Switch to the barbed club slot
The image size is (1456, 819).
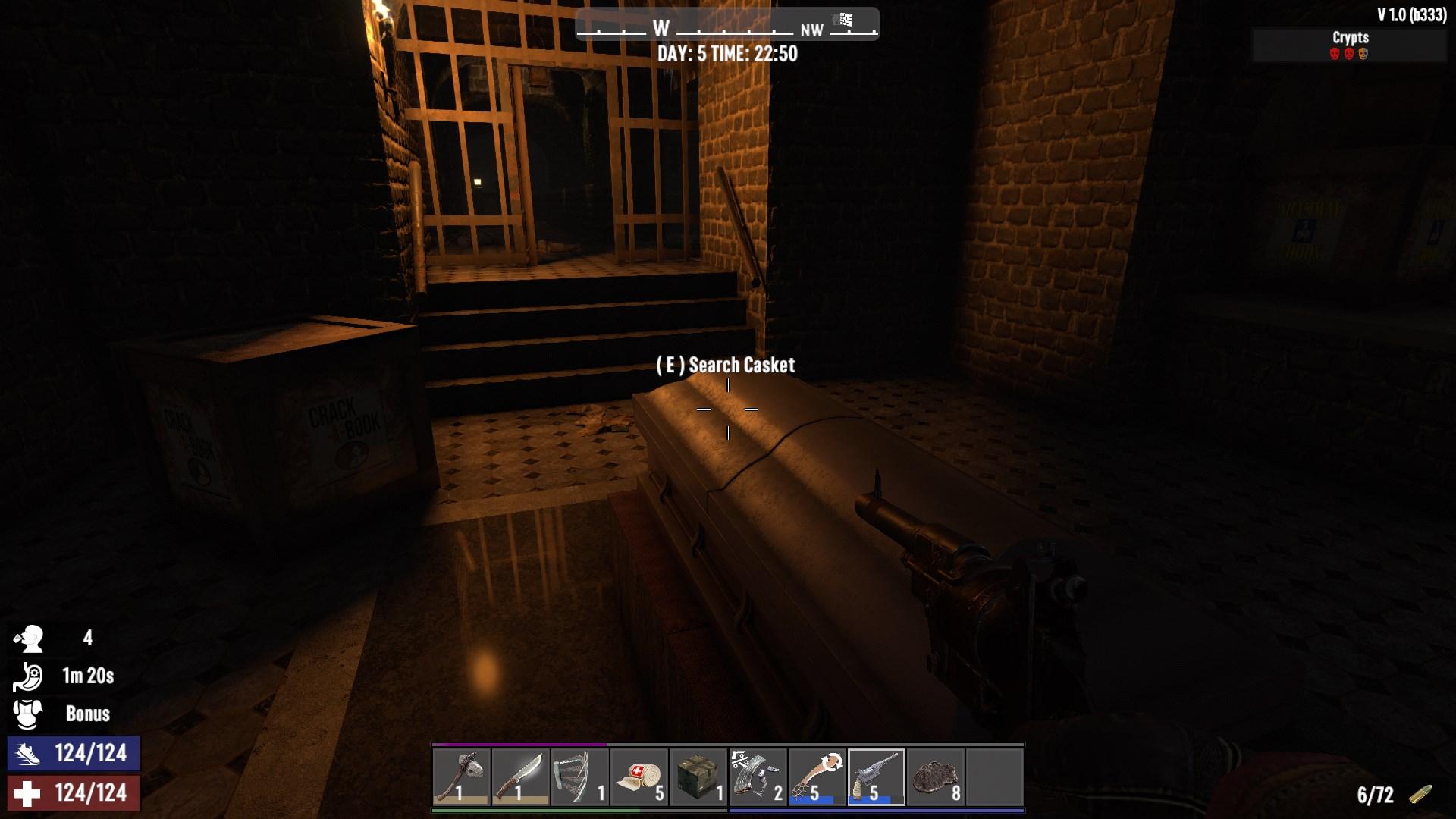coord(817,777)
